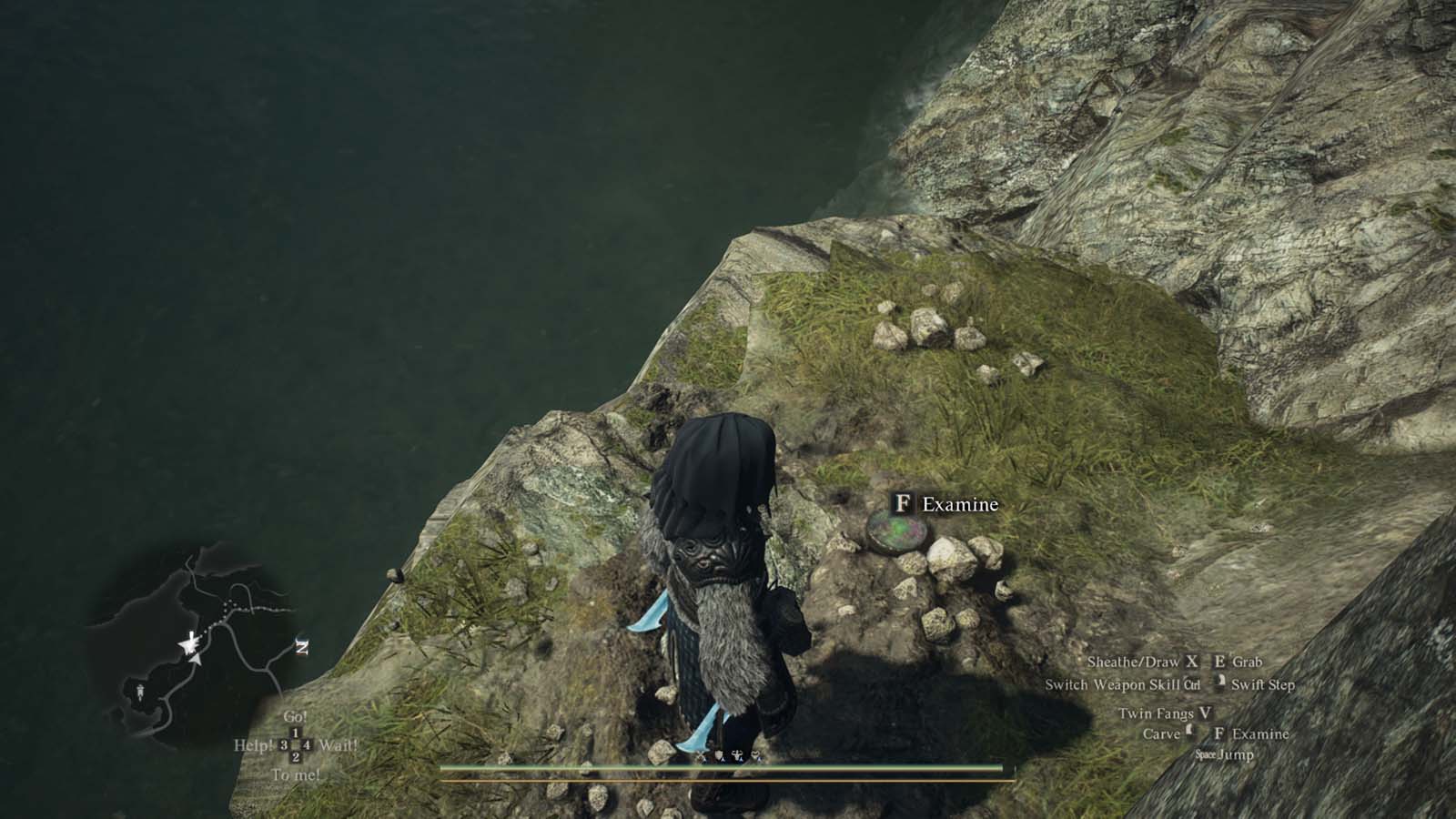Click the shield pawn status icon above health bar

coord(719,753)
